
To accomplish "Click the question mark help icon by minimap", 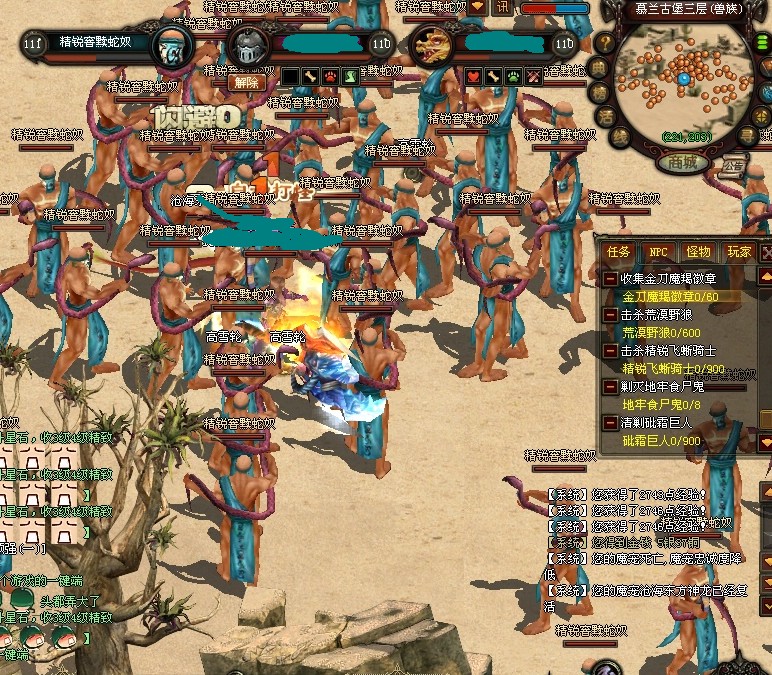I will pos(604,43).
